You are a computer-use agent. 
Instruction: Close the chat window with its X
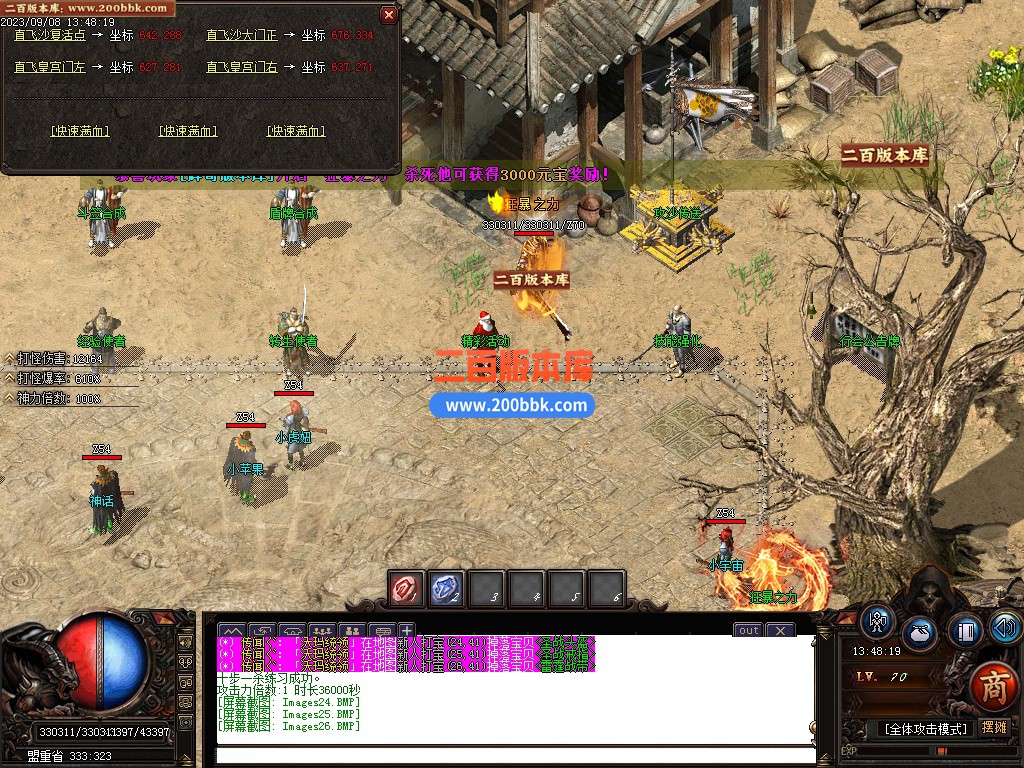point(779,630)
